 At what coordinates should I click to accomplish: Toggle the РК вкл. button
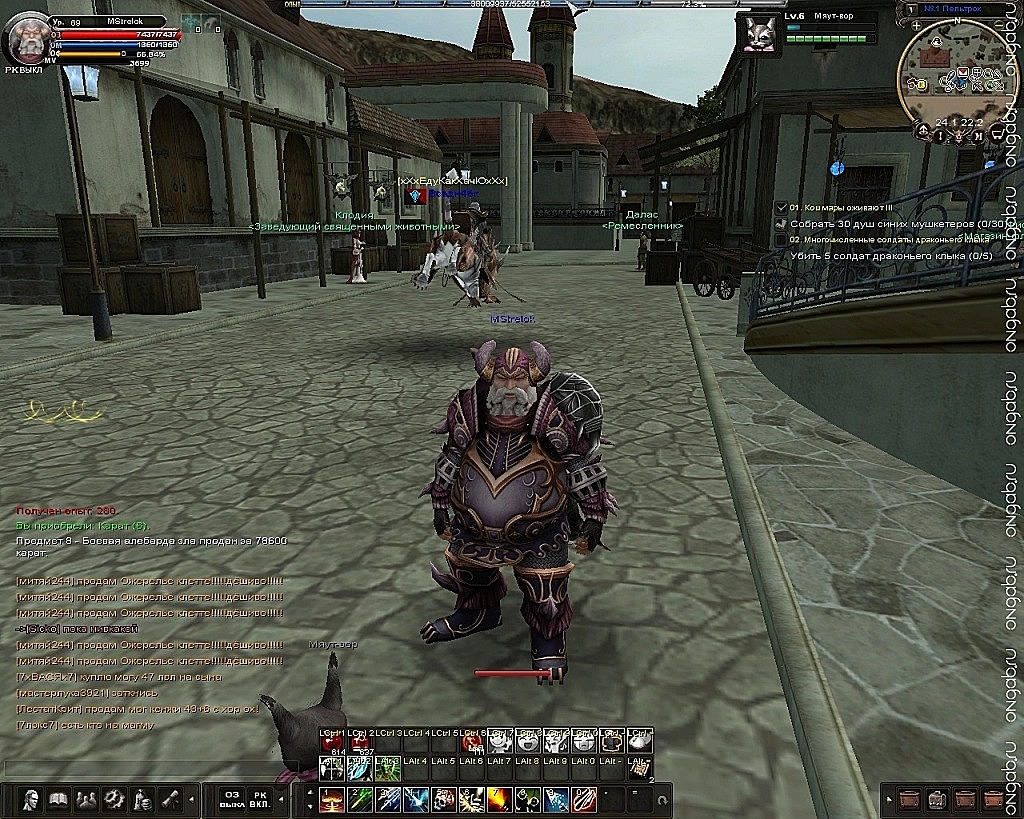(x=260, y=800)
